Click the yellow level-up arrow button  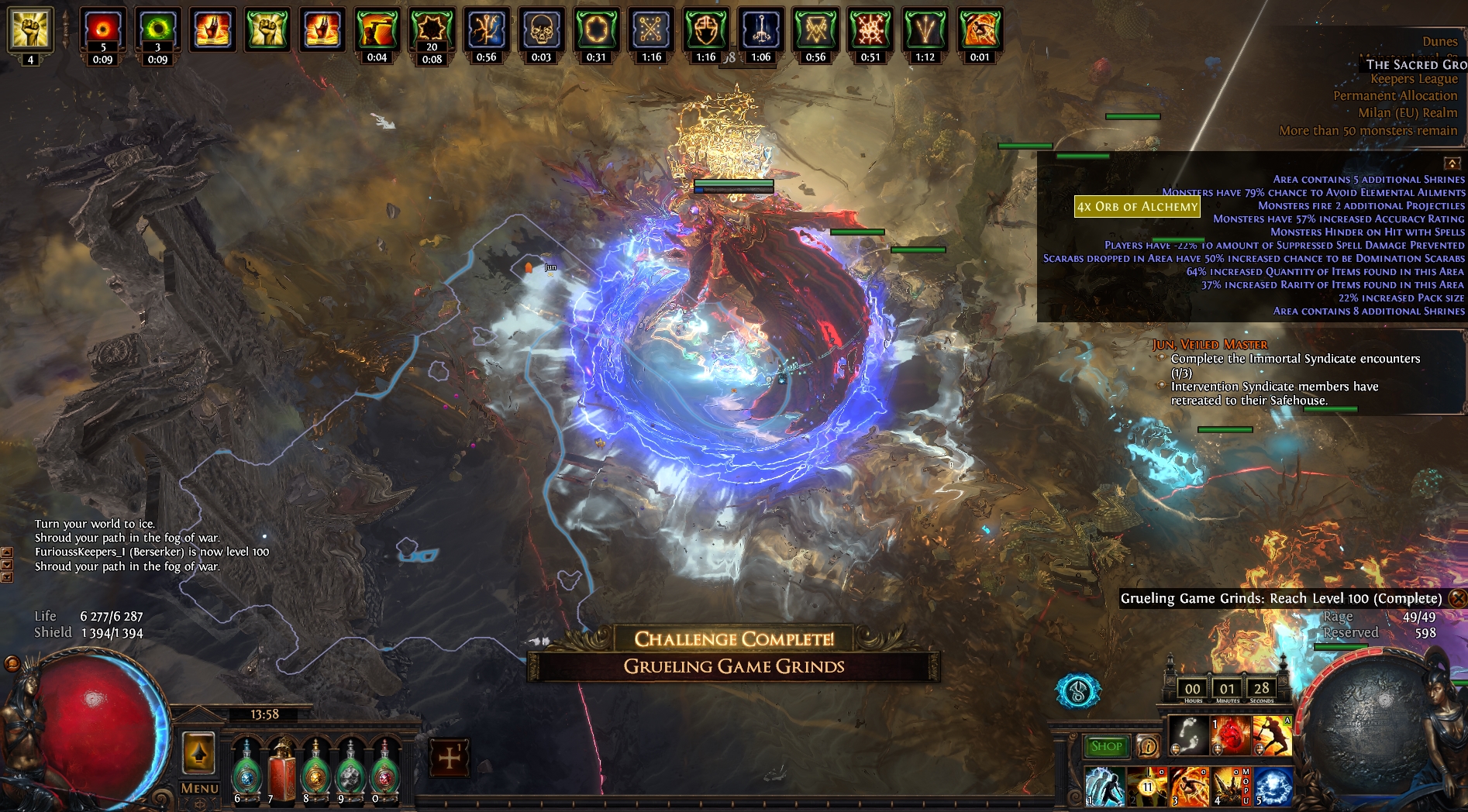point(198,752)
